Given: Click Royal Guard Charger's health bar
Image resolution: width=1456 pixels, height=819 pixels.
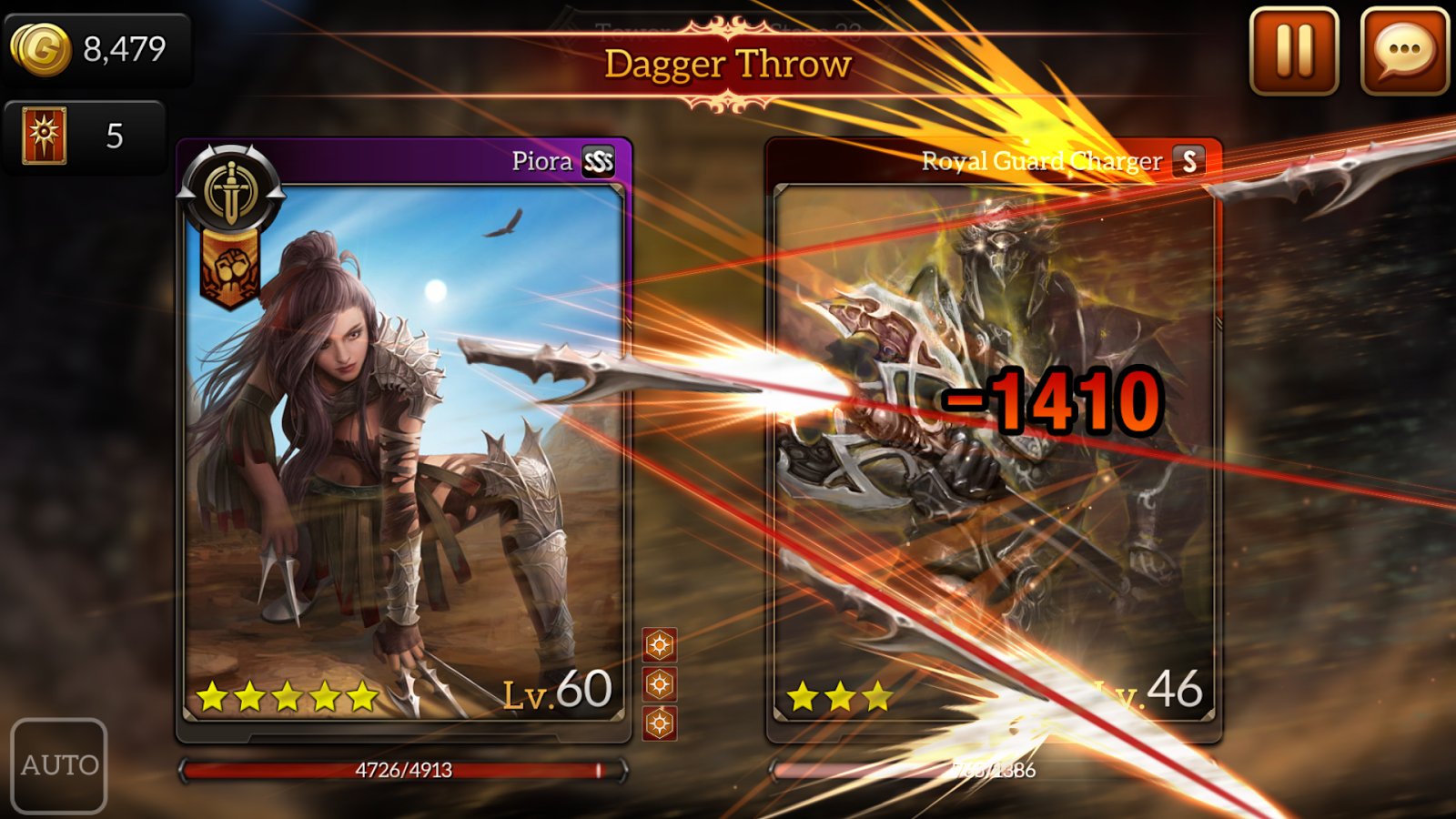Looking at the screenshot, I should [992, 769].
